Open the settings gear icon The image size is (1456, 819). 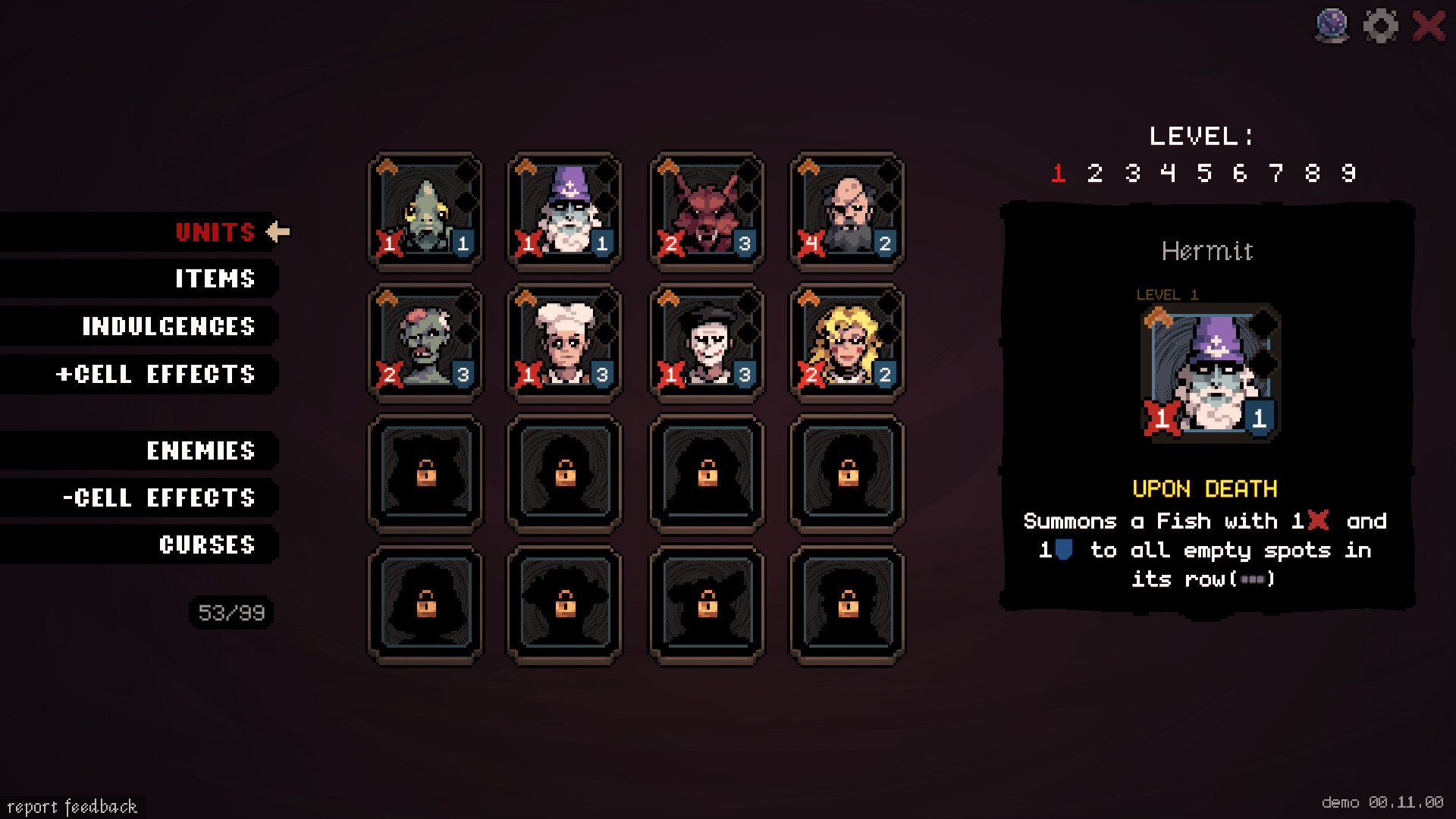pyautogui.click(x=1381, y=25)
